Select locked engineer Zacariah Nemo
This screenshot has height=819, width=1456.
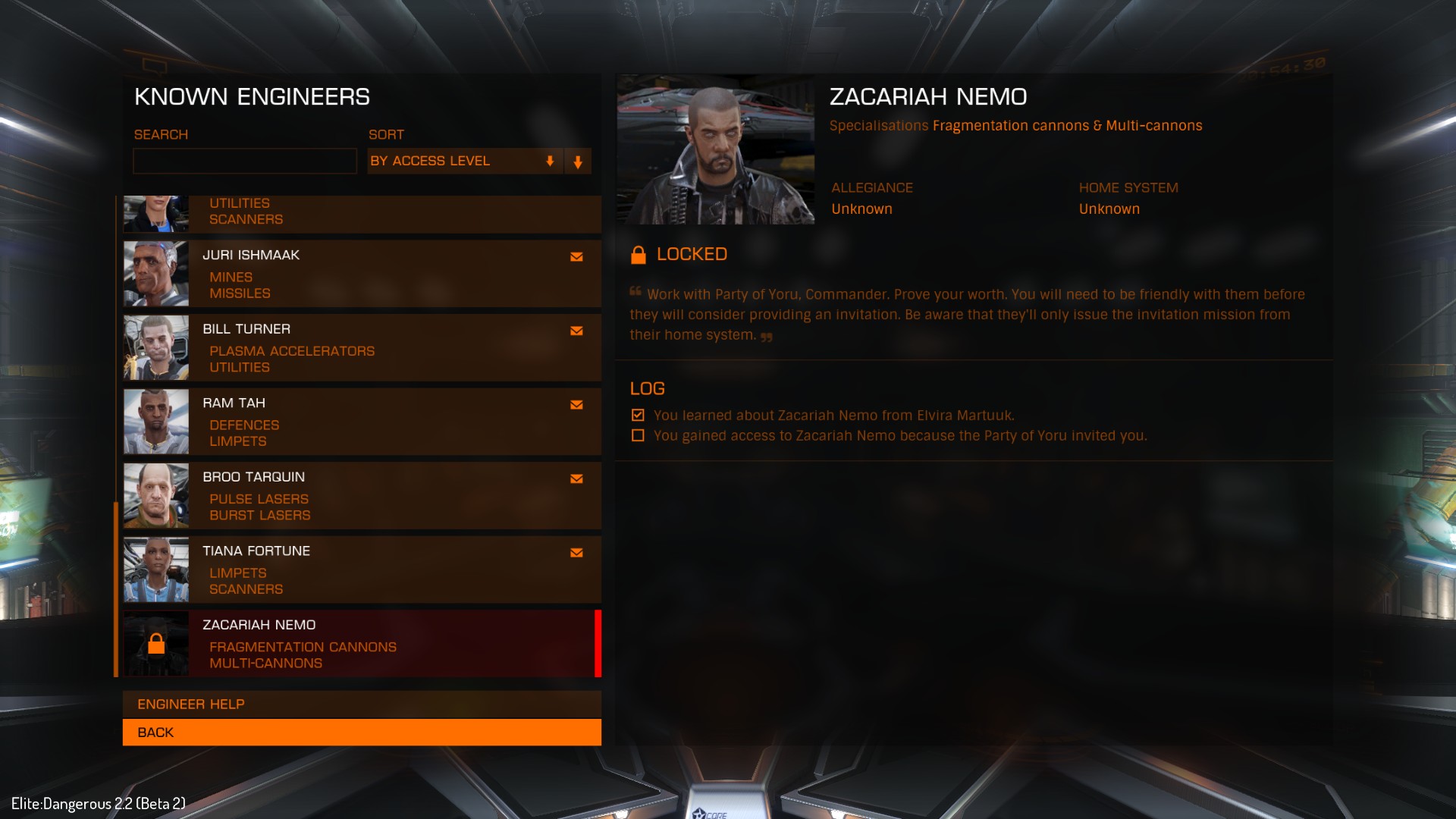tap(362, 643)
